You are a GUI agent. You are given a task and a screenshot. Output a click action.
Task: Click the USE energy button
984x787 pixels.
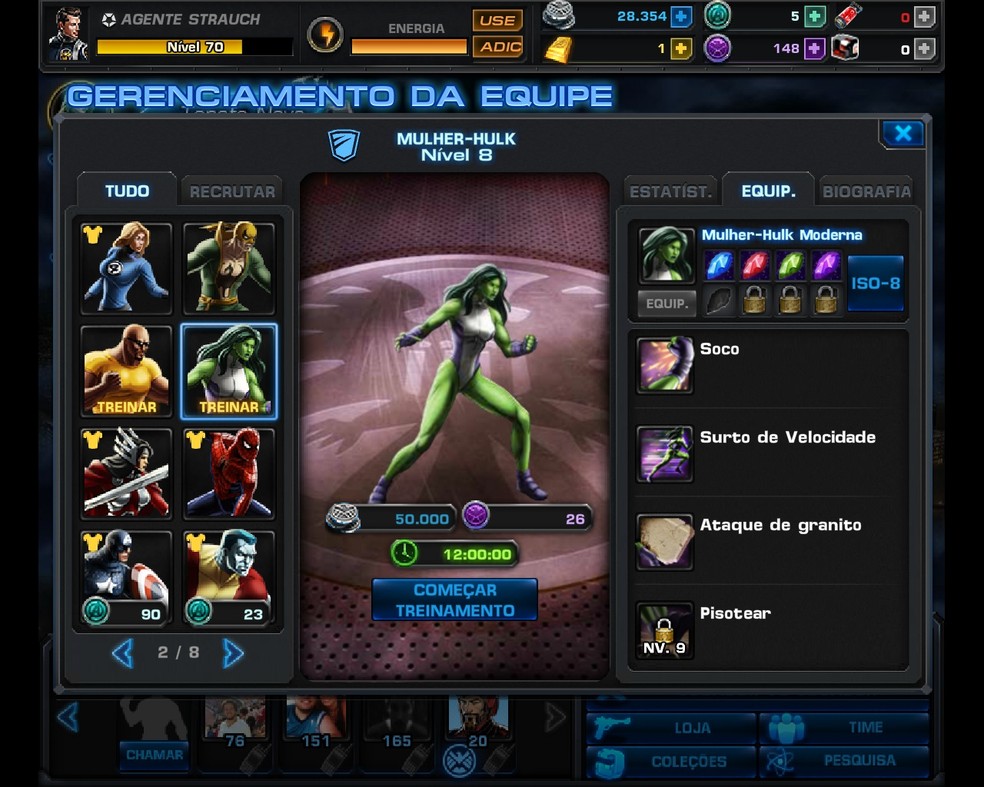pos(497,20)
